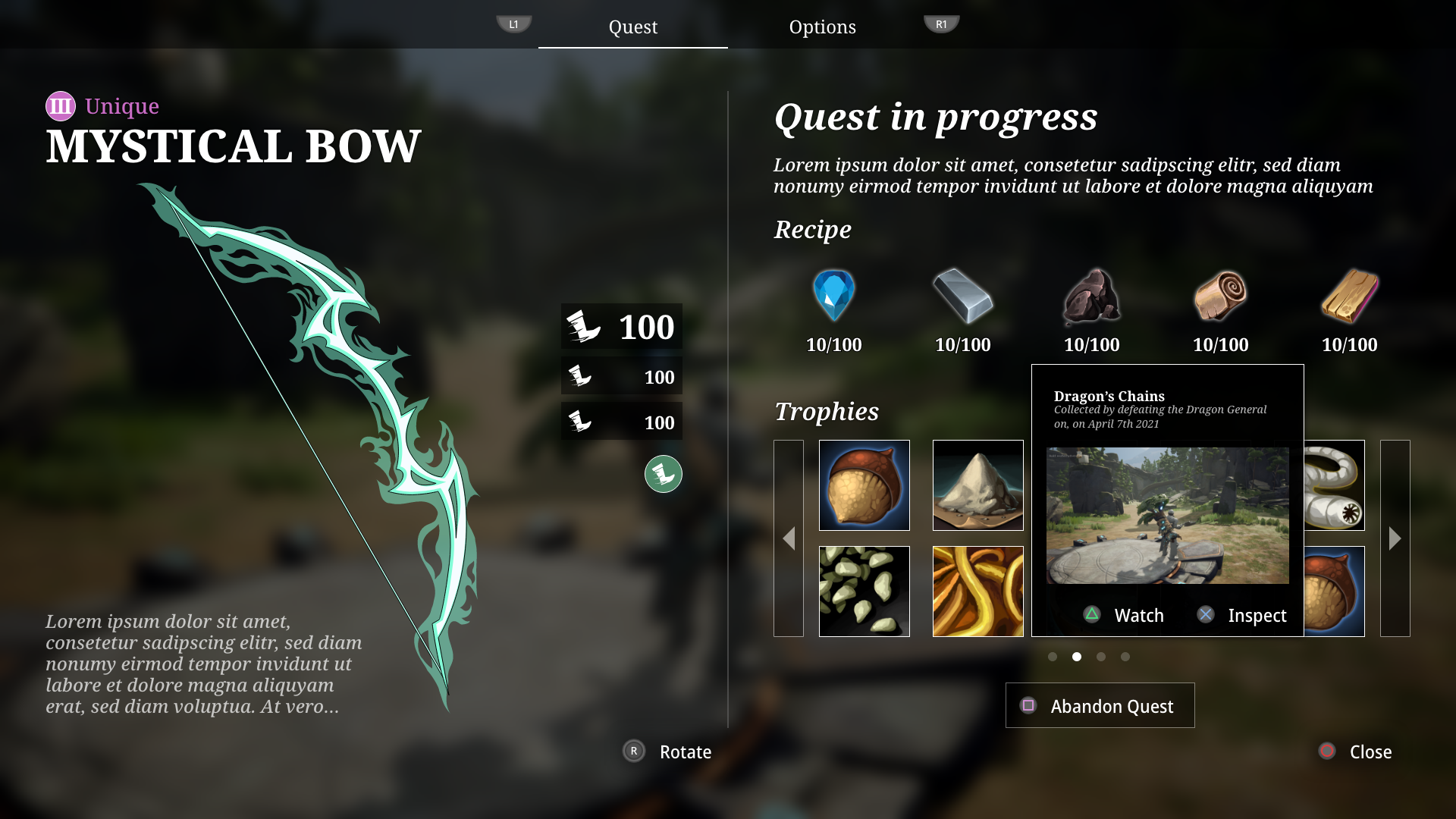The width and height of the screenshot is (1456, 819).
Task: Close the quest screen
Action: pos(1357,752)
